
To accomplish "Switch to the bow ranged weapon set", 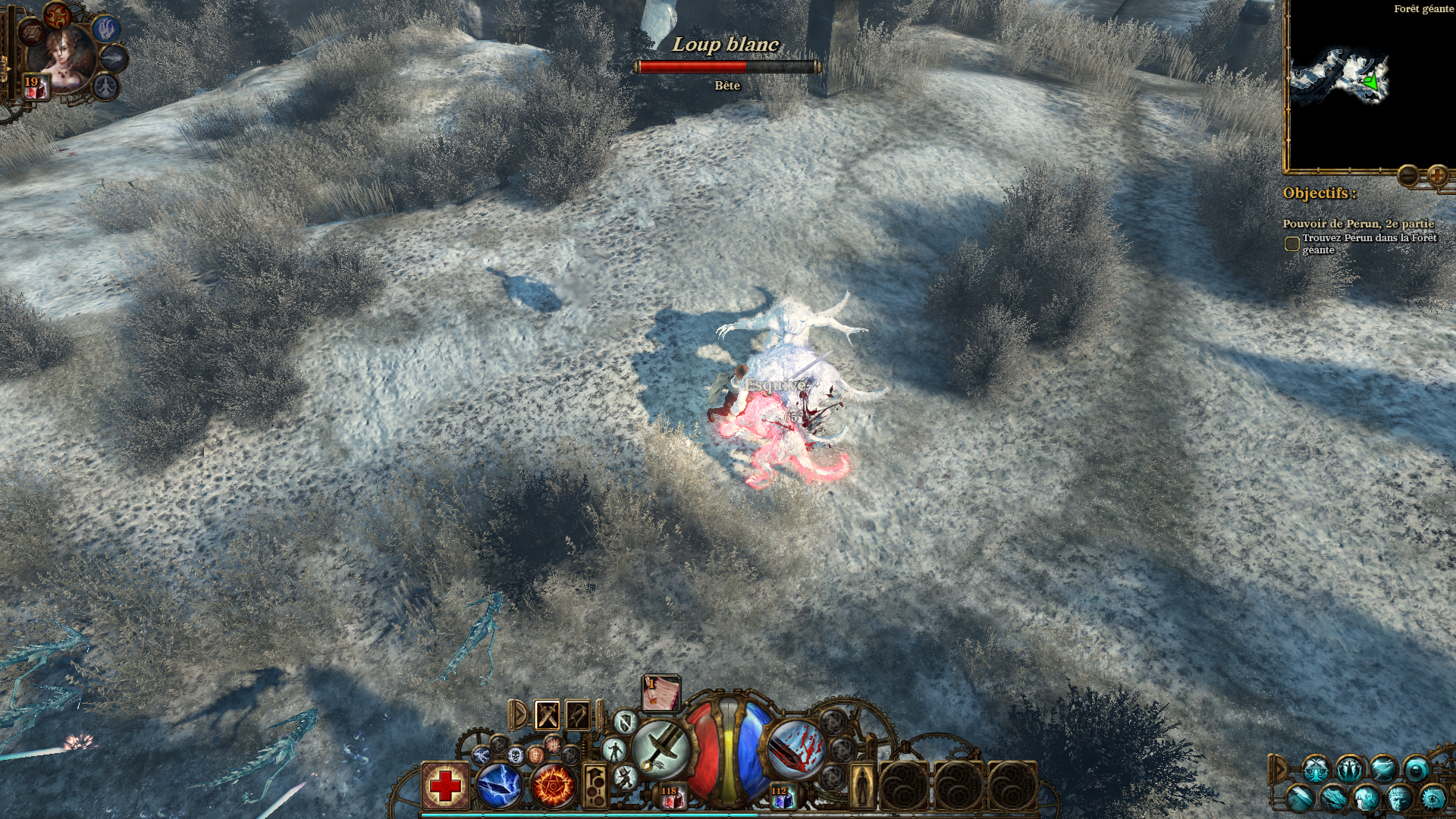I will 578,715.
